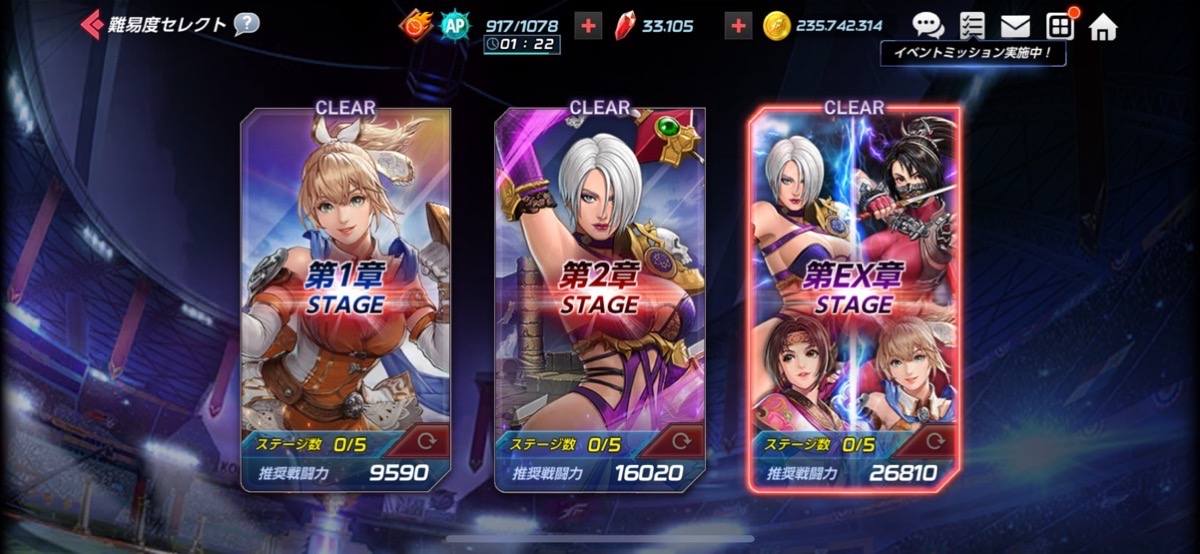Reset 第2章 with its refresh button
Image resolution: width=1200 pixels, height=554 pixels.
click(x=682, y=441)
